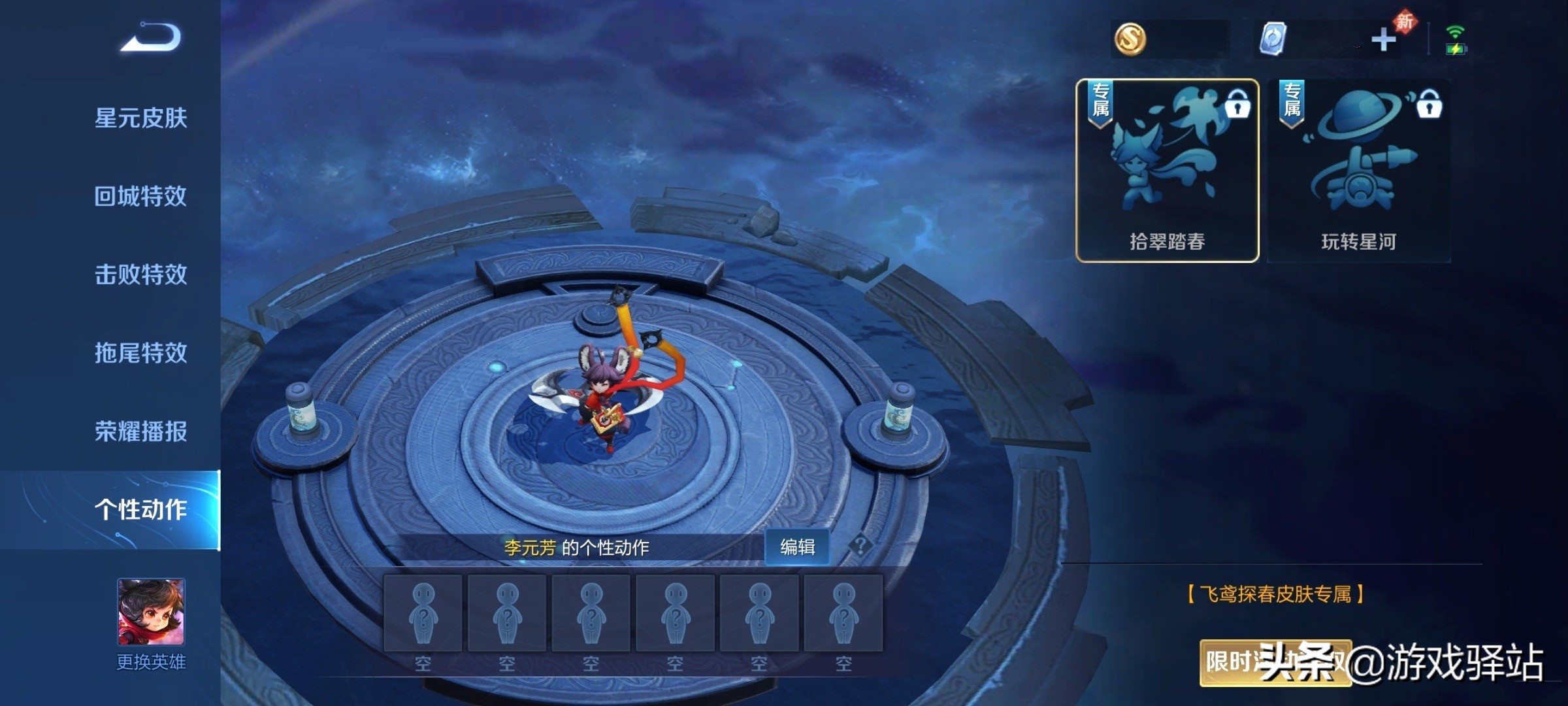
Task: Switch to the 星元皮肤 tab
Action: click(x=140, y=118)
